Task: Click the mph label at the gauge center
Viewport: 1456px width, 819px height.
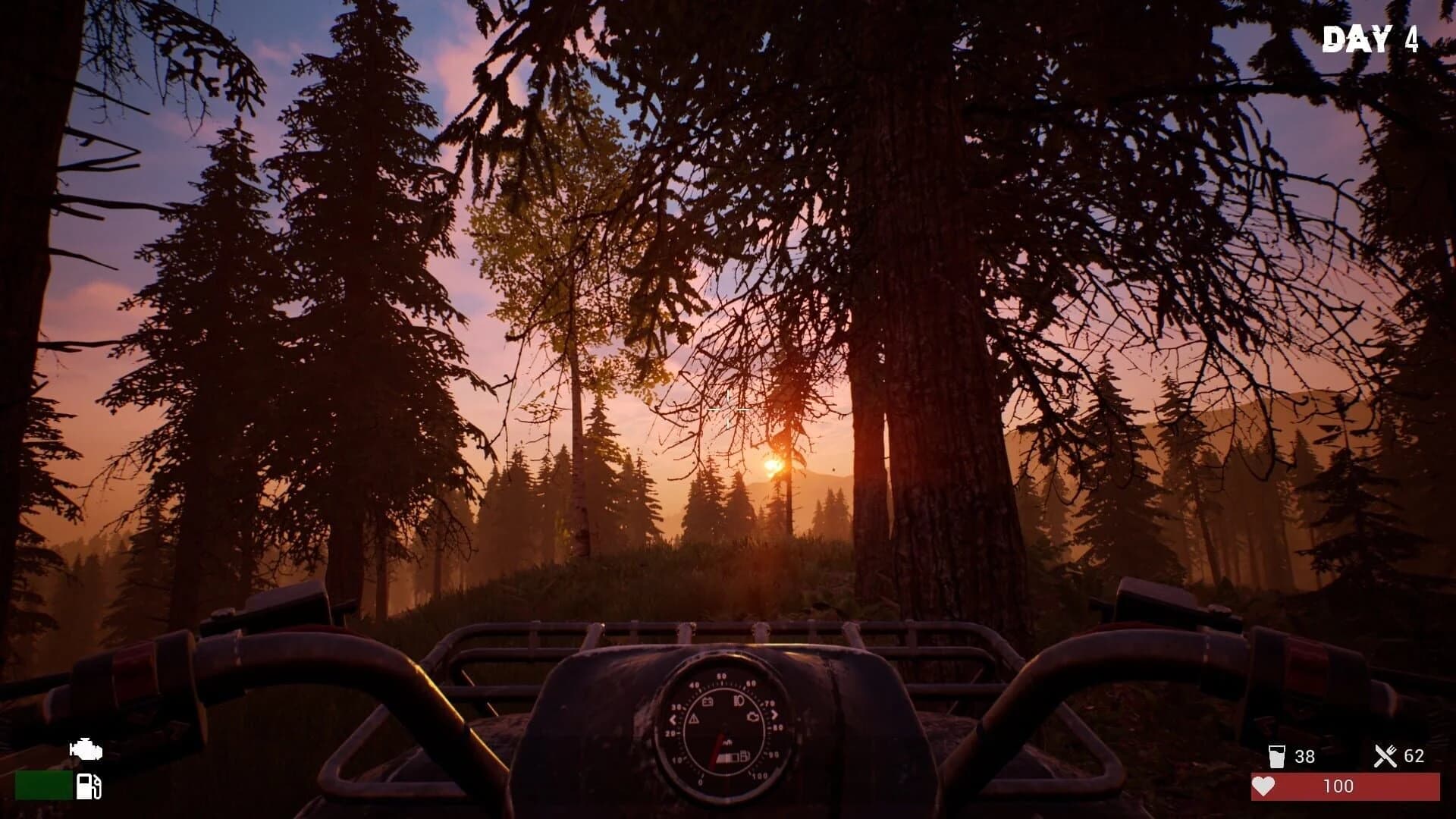Action: click(x=728, y=742)
